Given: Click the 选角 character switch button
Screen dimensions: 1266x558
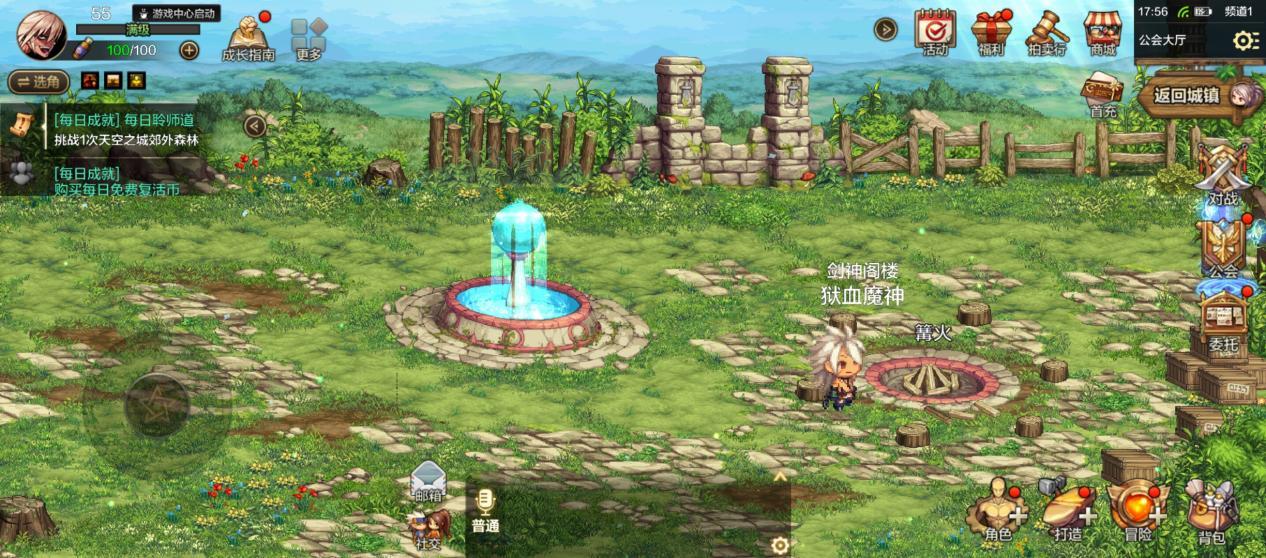Looking at the screenshot, I should (38, 81).
